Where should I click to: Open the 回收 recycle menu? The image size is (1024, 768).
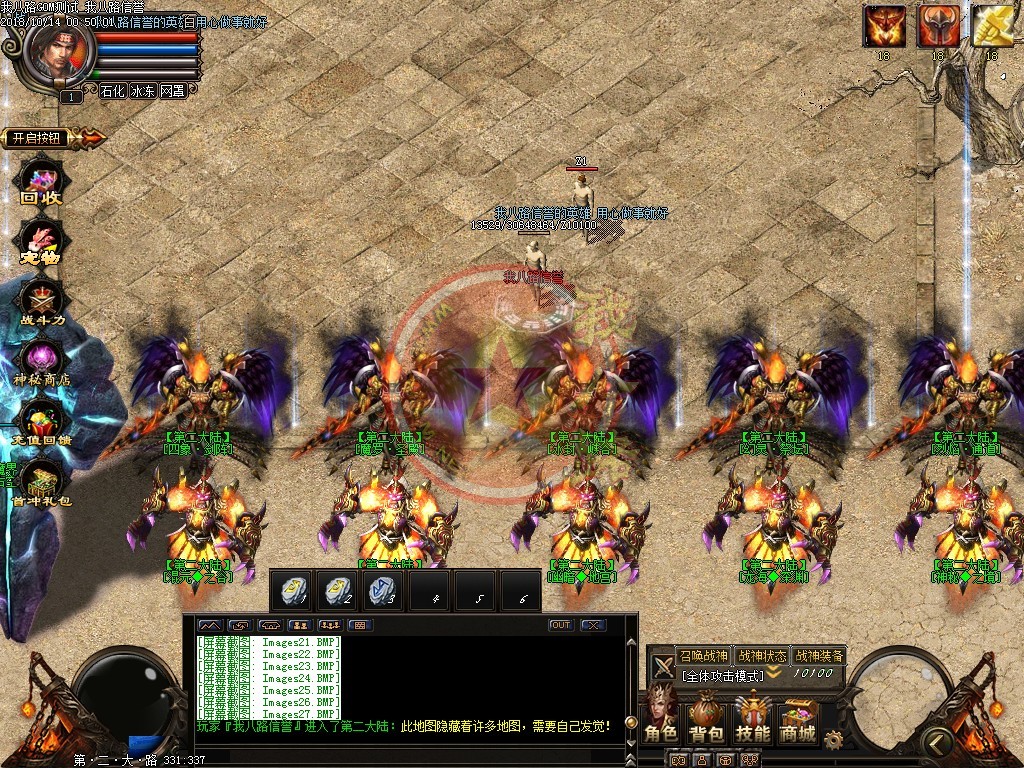pos(42,184)
